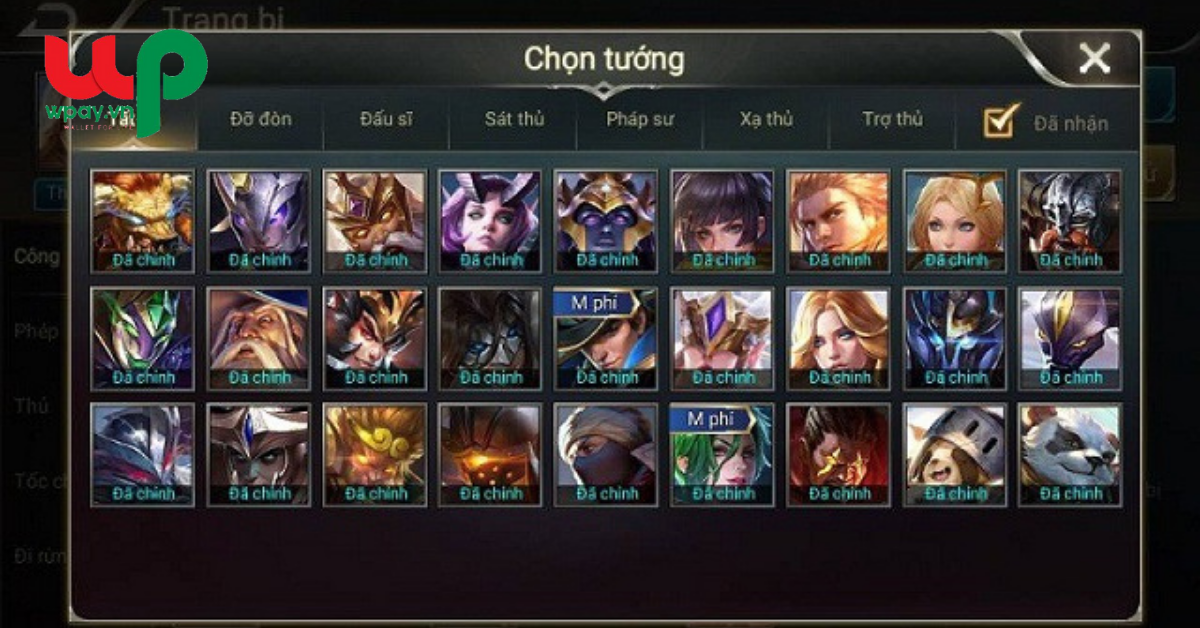The width and height of the screenshot is (1200, 628).
Task: Pick the orange-maned lion beast hero
Action: [x=142, y=221]
